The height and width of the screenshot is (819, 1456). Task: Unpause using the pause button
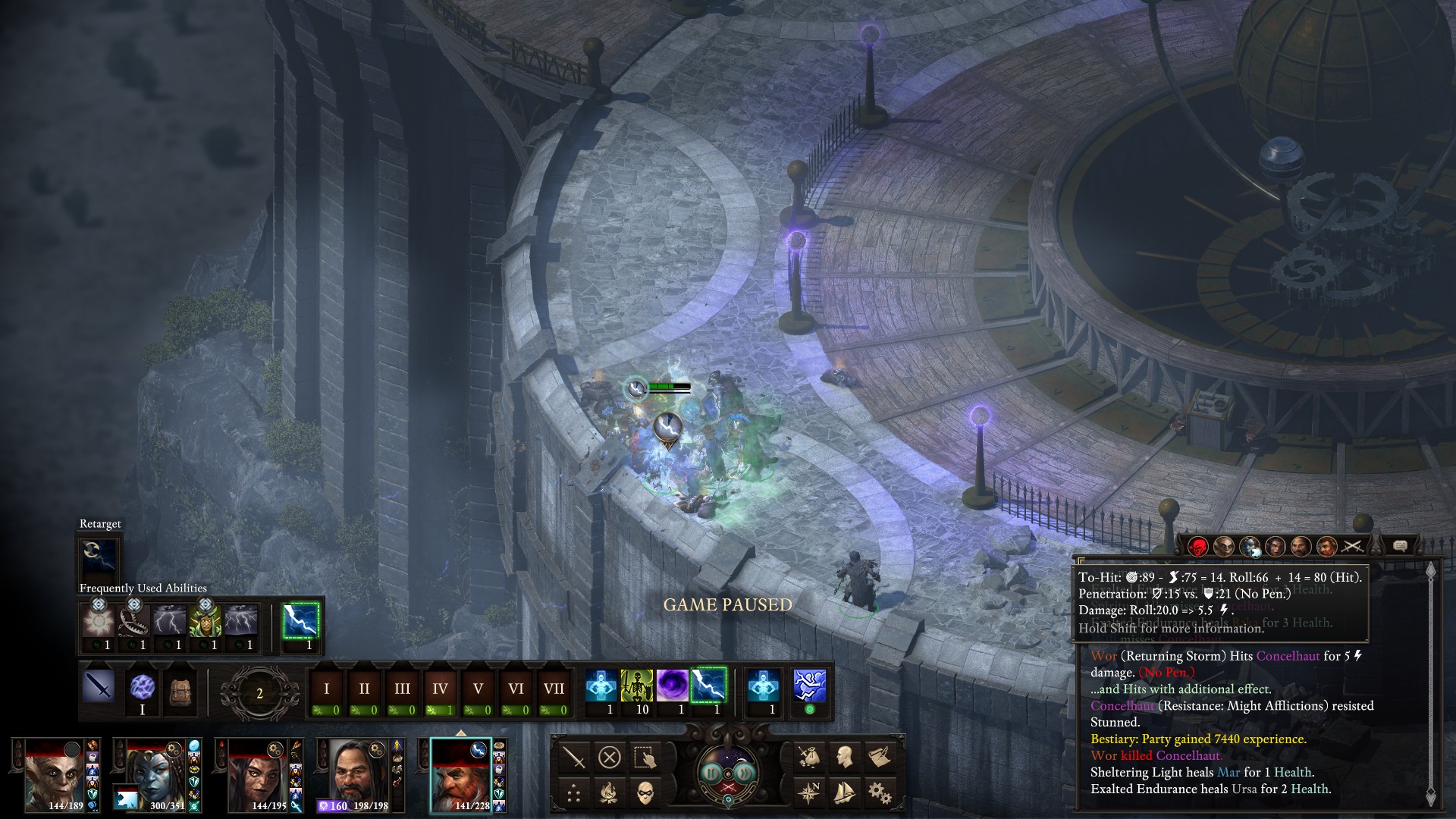(711, 773)
